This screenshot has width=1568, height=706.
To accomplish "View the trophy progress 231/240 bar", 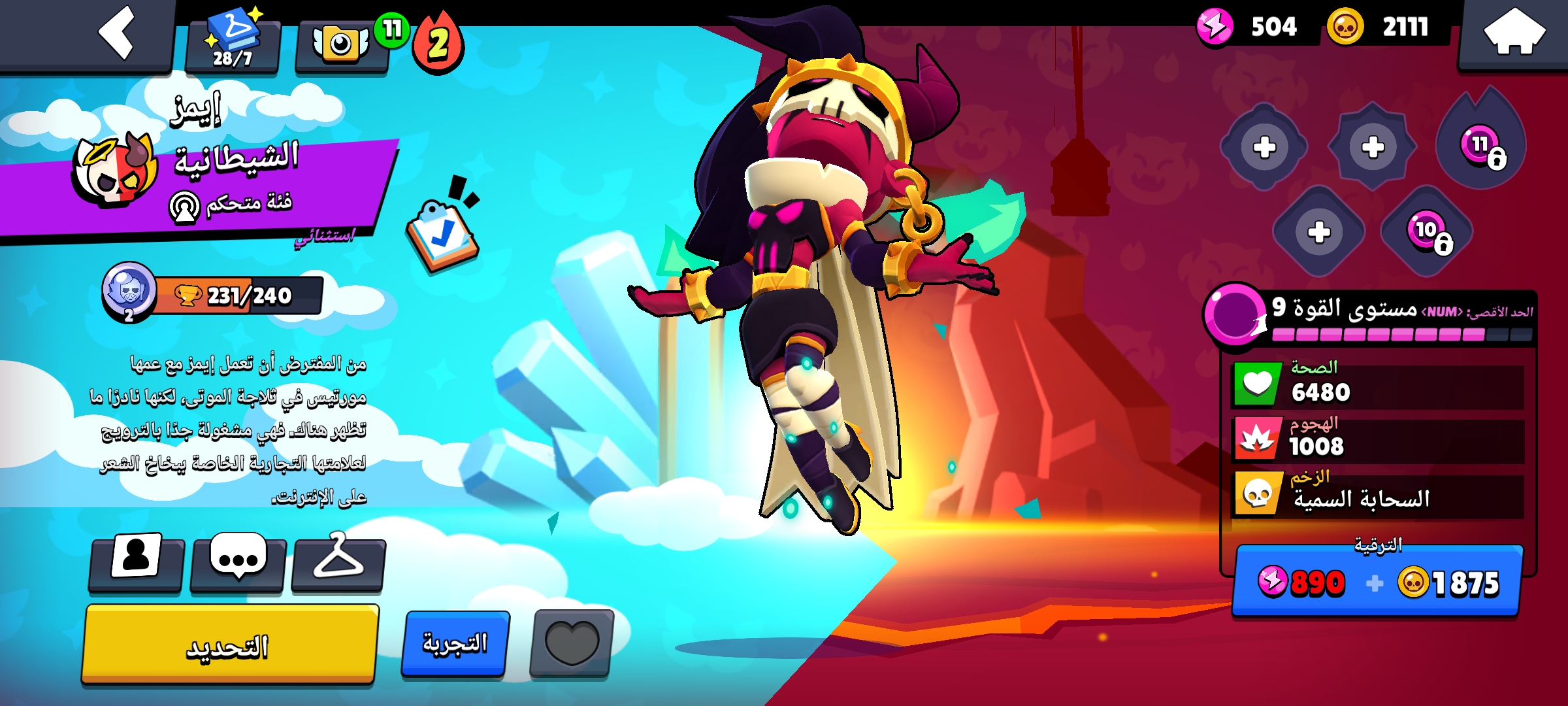I will point(238,295).
